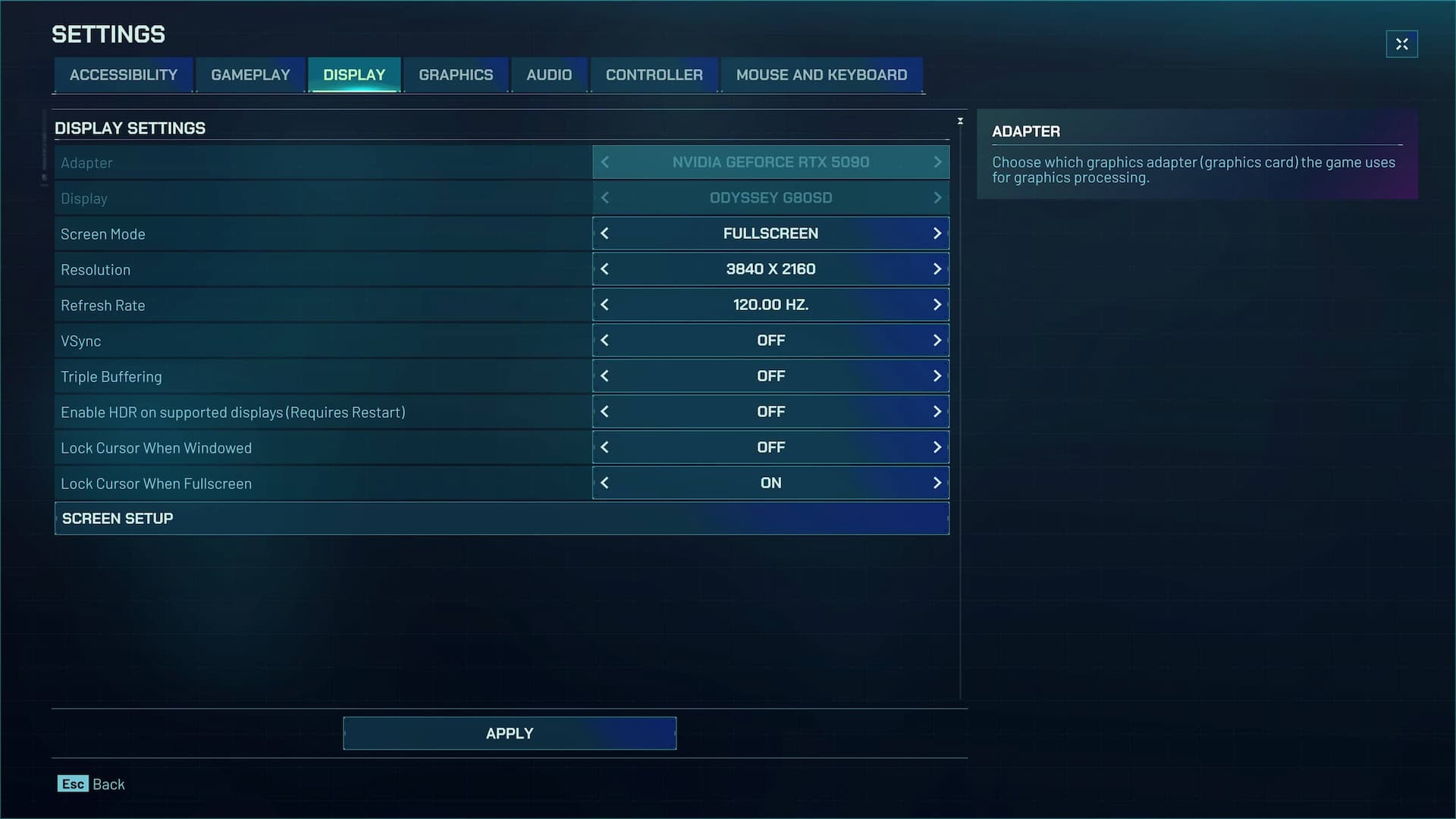
Task: Close the settings window
Action: point(1401,44)
